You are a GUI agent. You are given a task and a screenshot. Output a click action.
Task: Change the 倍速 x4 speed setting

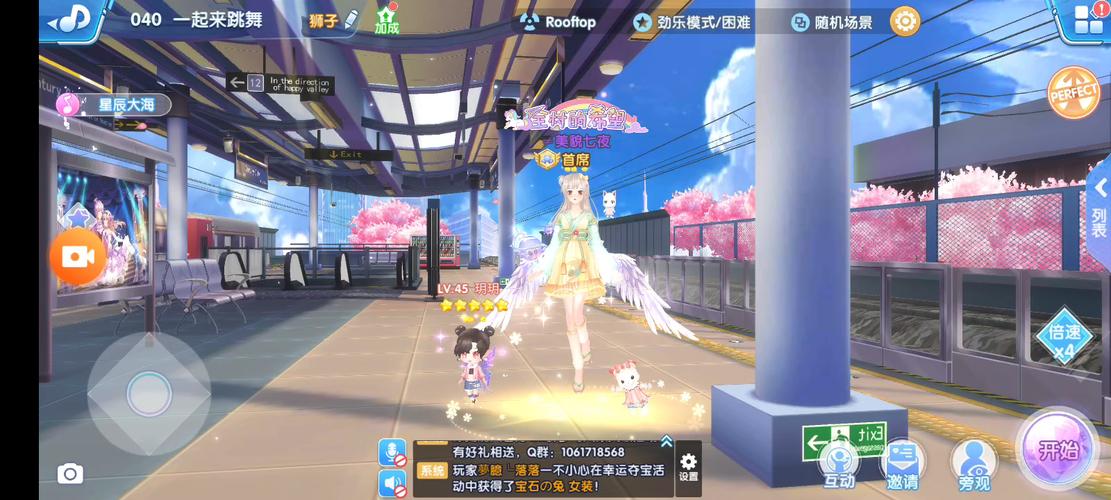(x=1063, y=341)
